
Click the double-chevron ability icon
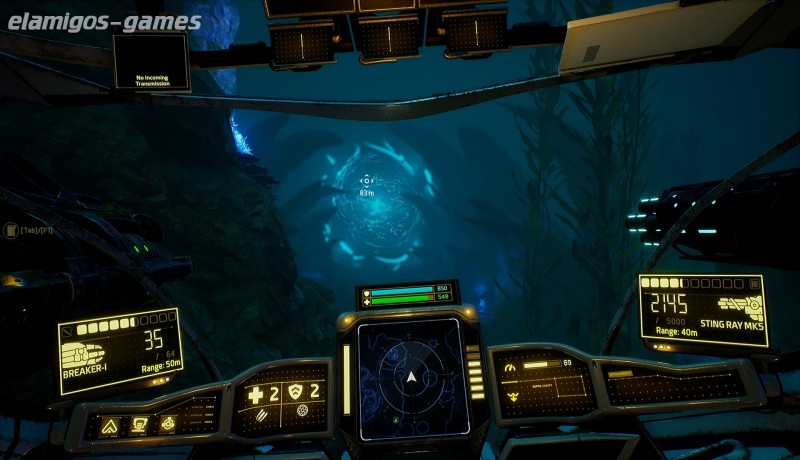pos(109,426)
